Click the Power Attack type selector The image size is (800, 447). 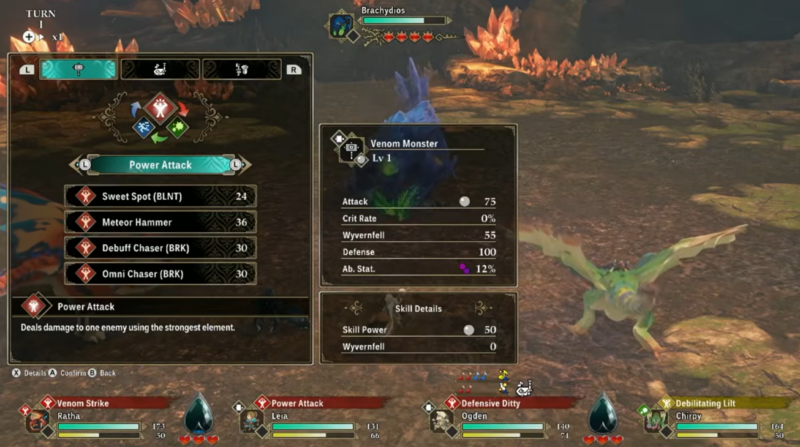(x=160, y=164)
